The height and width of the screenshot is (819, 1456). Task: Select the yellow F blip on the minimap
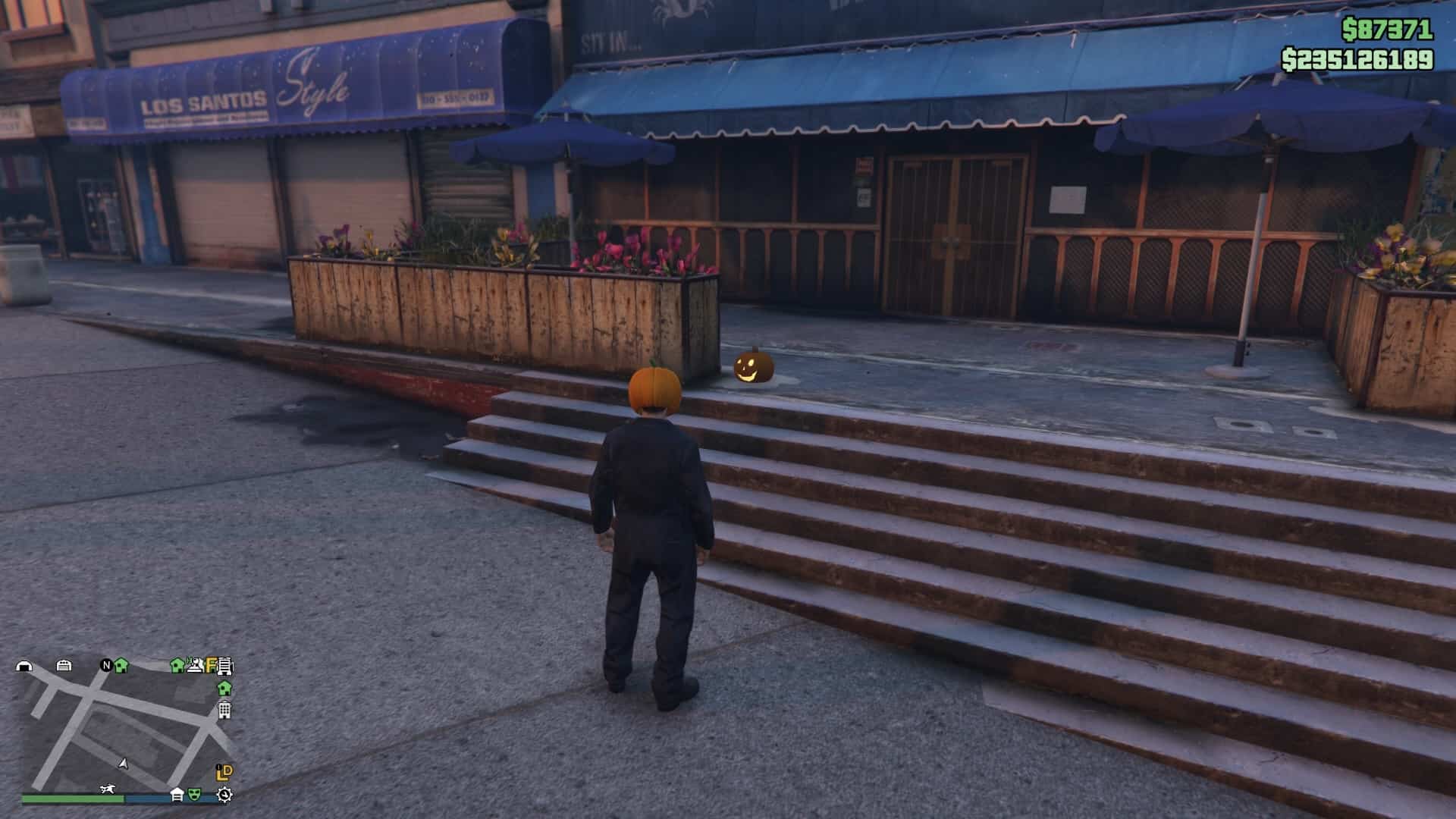(212, 666)
